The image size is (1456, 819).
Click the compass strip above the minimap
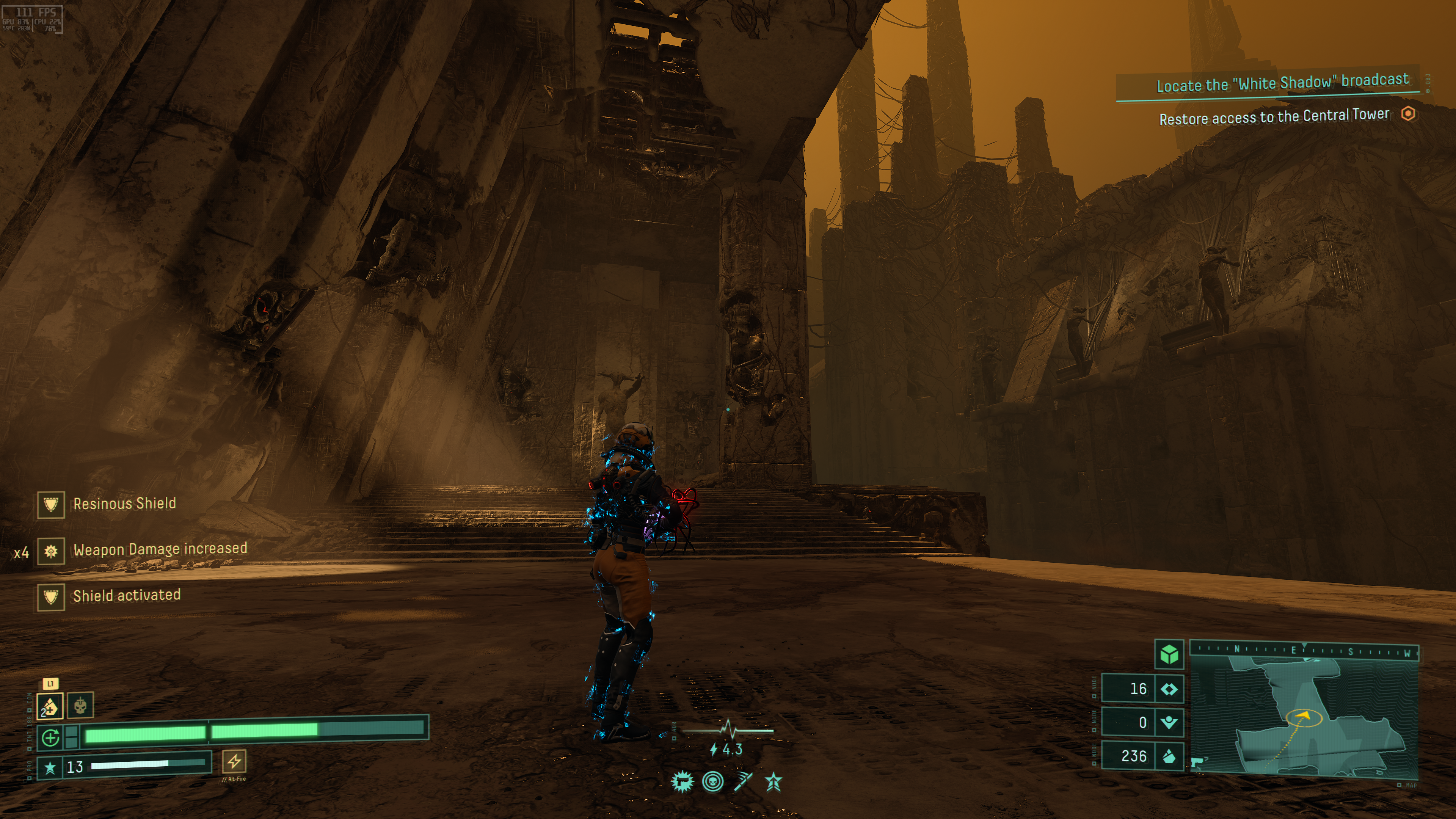1304,650
